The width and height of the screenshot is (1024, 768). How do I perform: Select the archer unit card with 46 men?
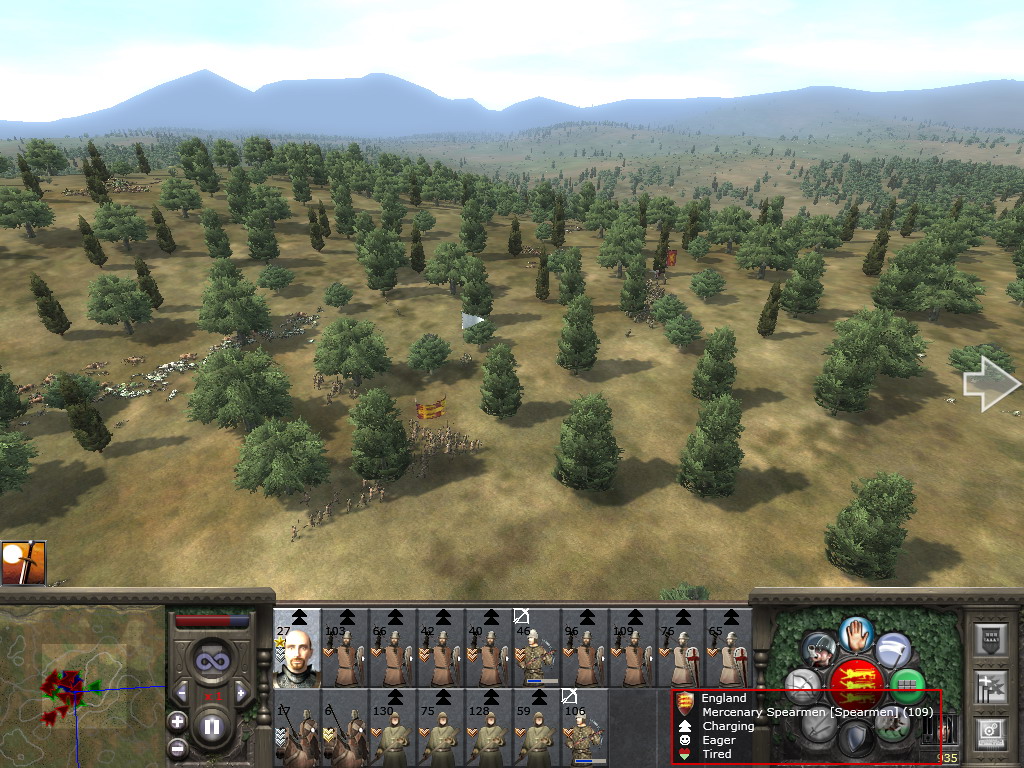click(x=537, y=648)
